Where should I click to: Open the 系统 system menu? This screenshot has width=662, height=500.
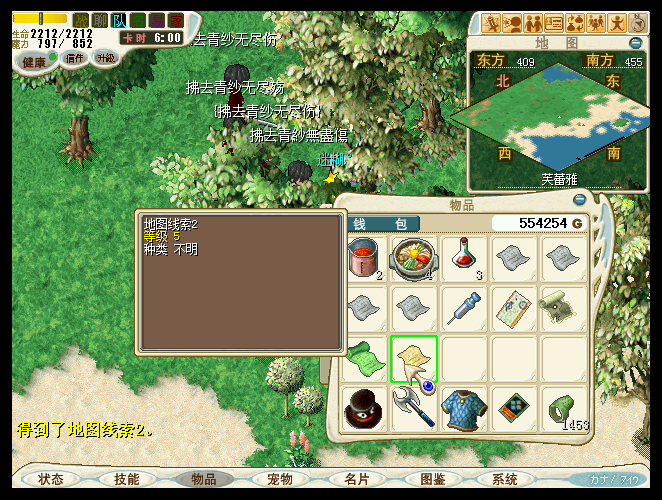[x=505, y=479]
